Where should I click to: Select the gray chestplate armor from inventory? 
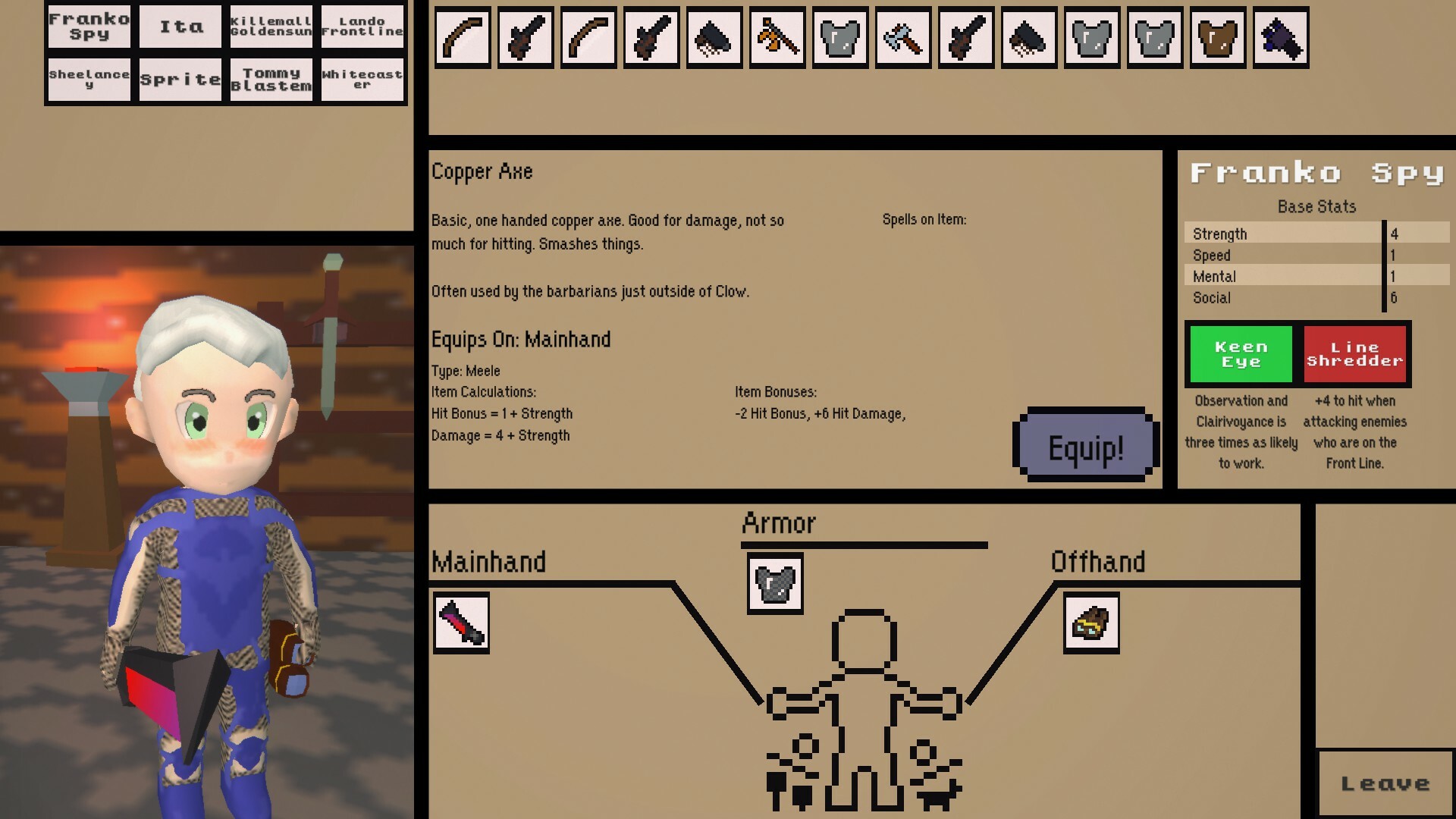pos(838,39)
